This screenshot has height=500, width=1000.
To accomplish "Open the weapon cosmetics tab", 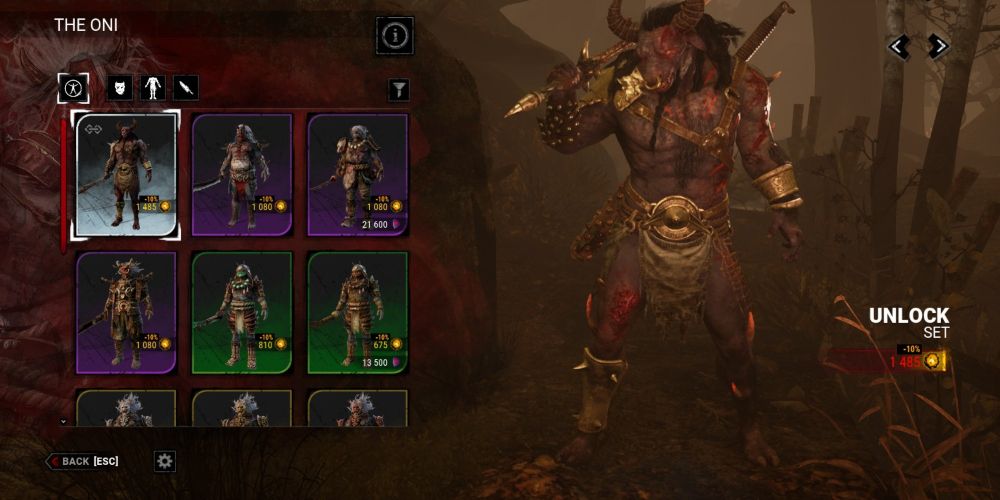I will tap(186, 88).
